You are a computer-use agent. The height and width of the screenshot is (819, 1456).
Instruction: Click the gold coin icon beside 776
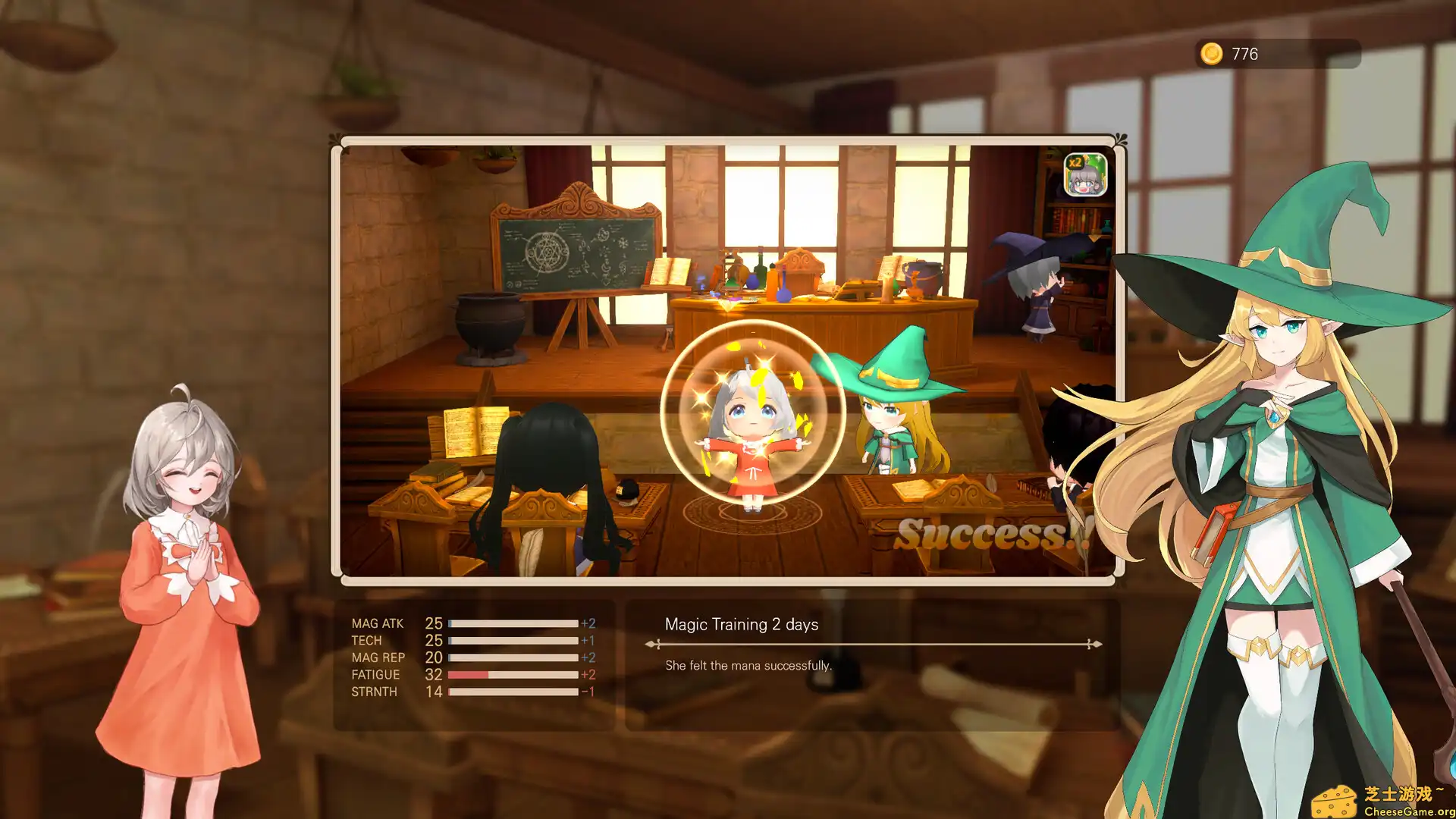[x=1213, y=54]
